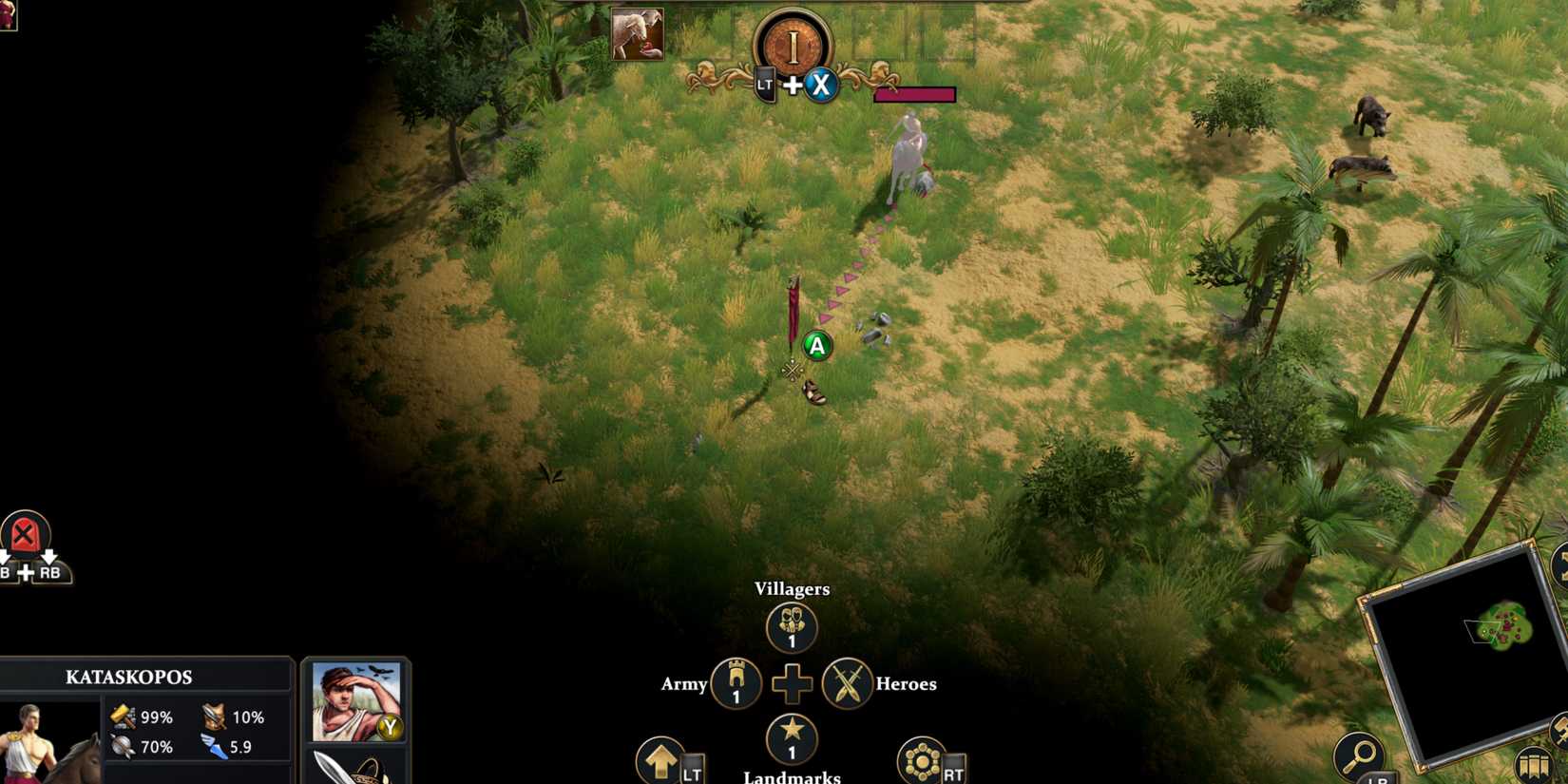Open the upward-arrow LT panel expander

coord(661,761)
